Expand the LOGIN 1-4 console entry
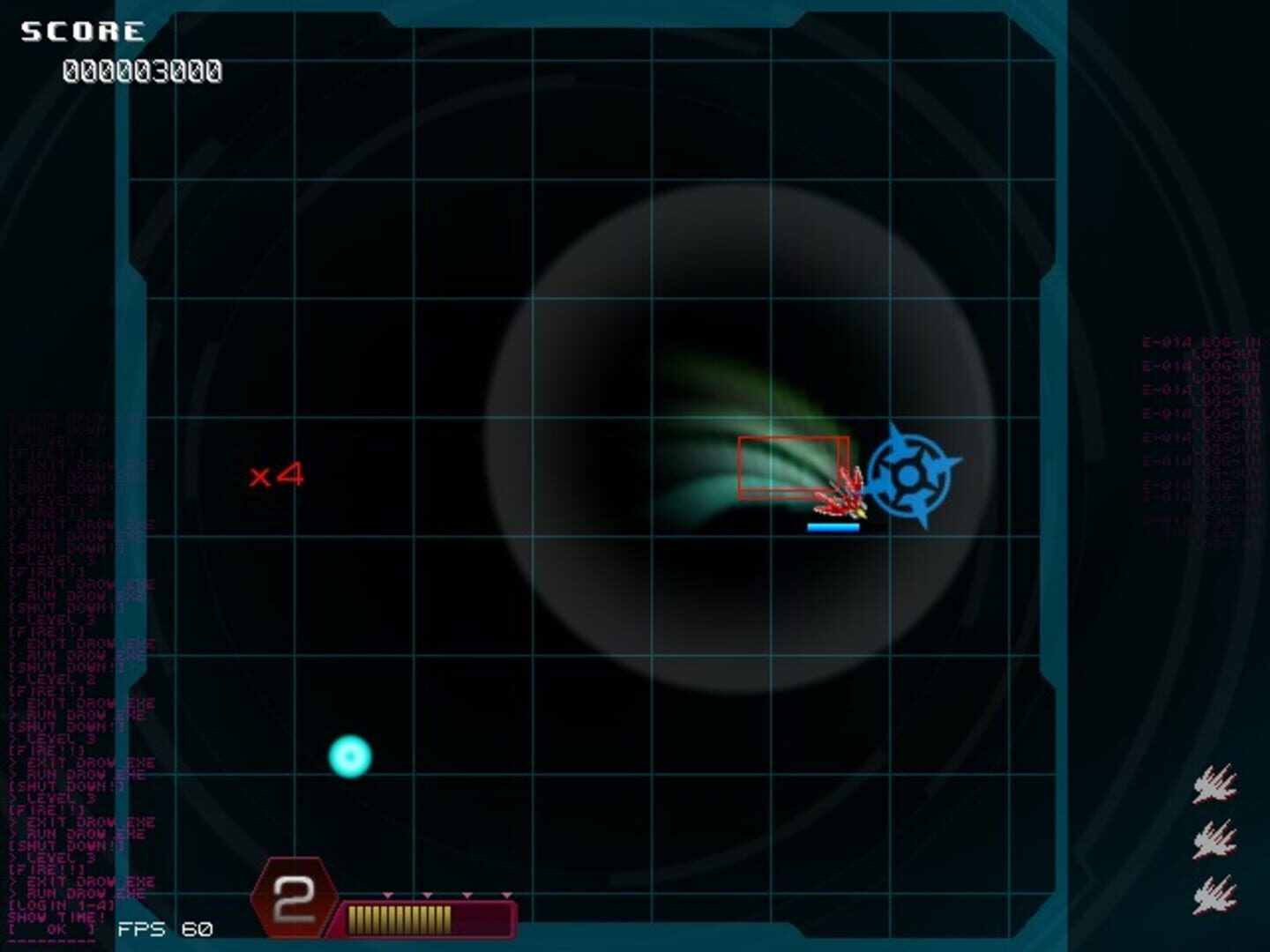The width and height of the screenshot is (1270, 952). click(60, 905)
